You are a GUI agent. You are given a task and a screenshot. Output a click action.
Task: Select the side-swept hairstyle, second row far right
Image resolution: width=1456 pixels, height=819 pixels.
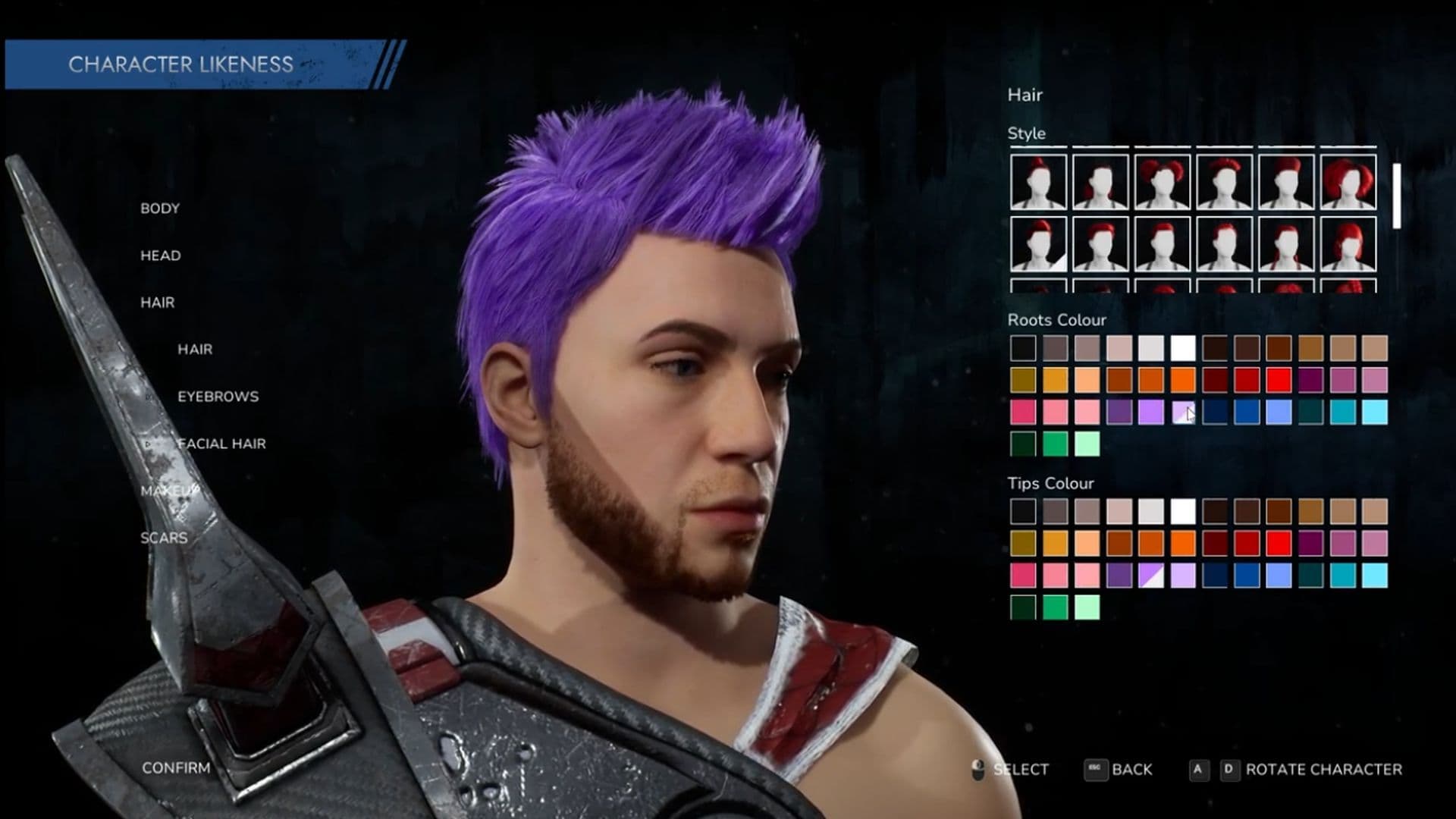click(x=1348, y=246)
